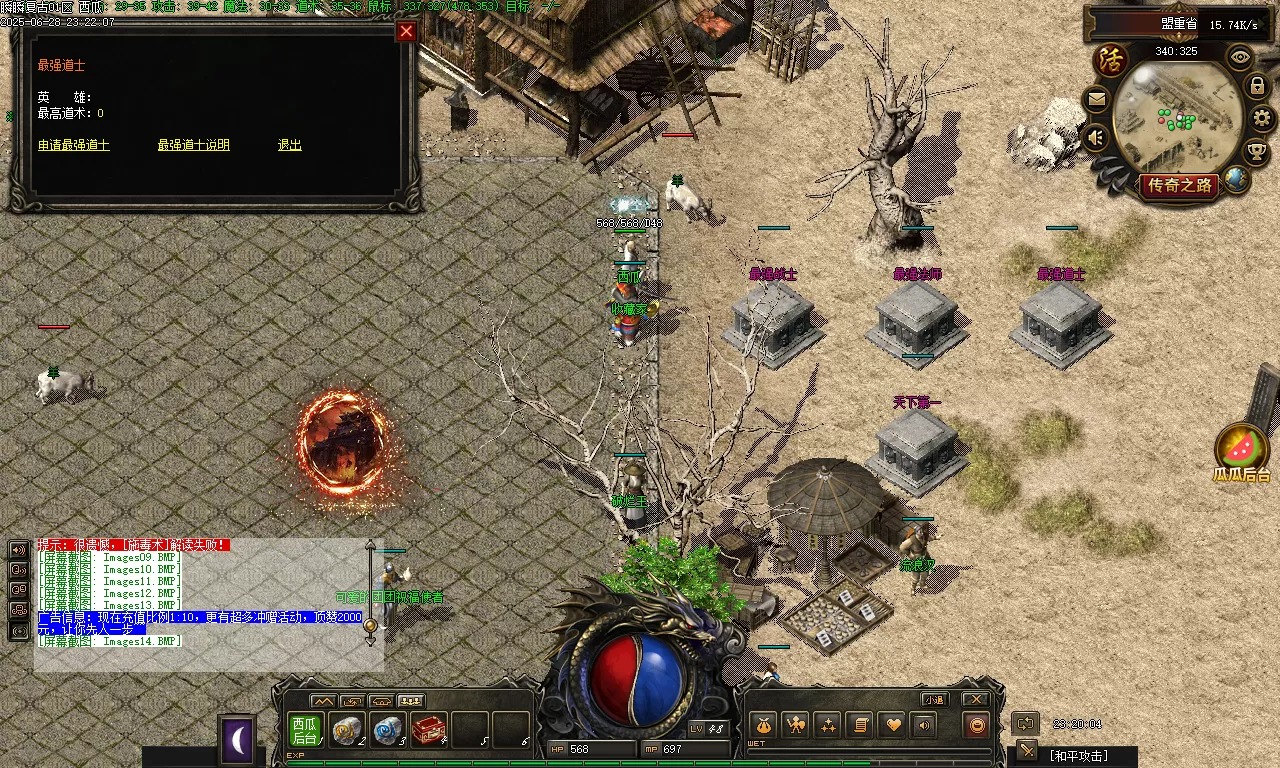Open the mail envelope icon
1280x768 pixels.
tap(1097, 99)
